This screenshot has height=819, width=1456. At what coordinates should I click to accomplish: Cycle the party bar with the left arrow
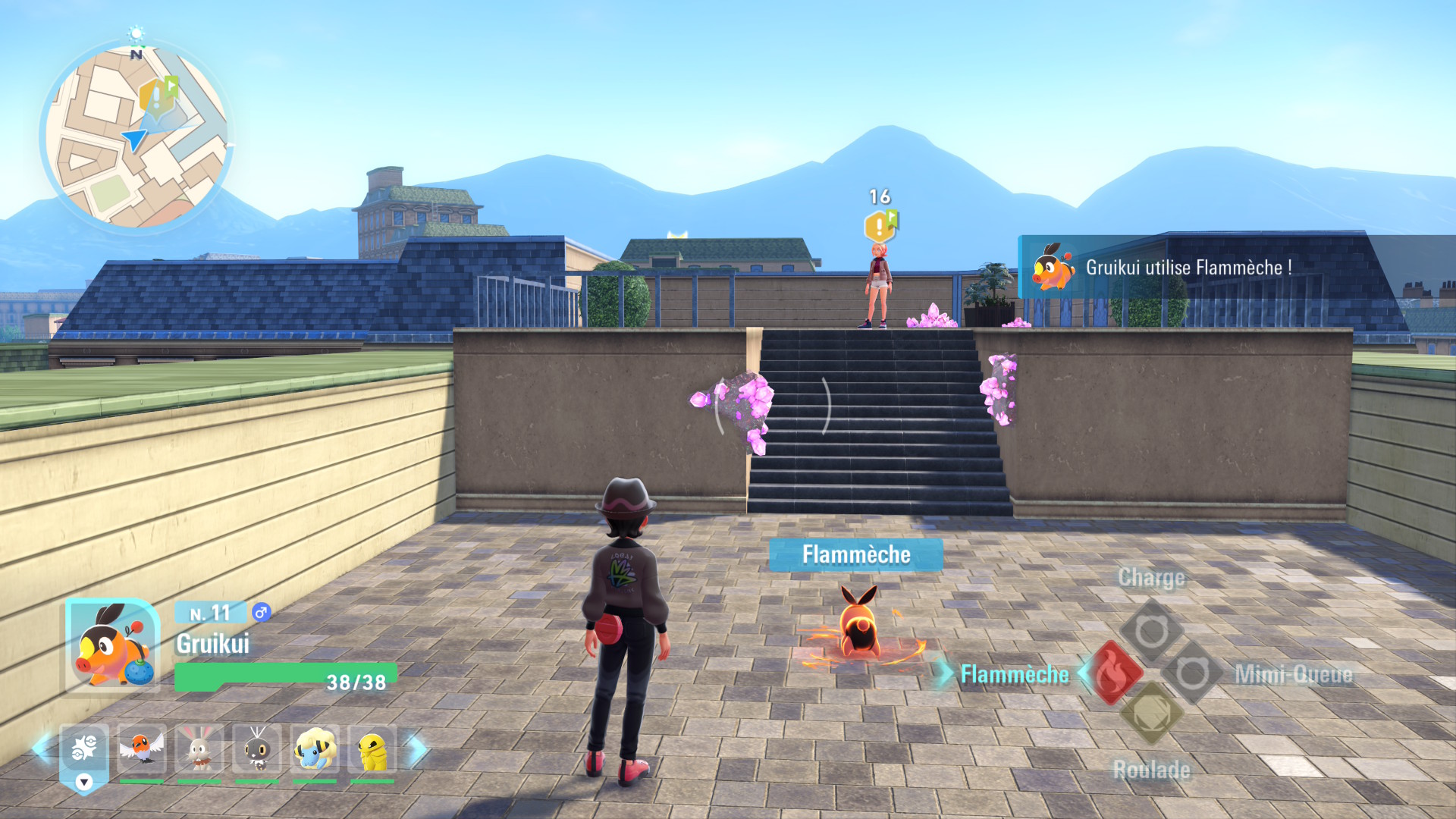click(x=42, y=749)
